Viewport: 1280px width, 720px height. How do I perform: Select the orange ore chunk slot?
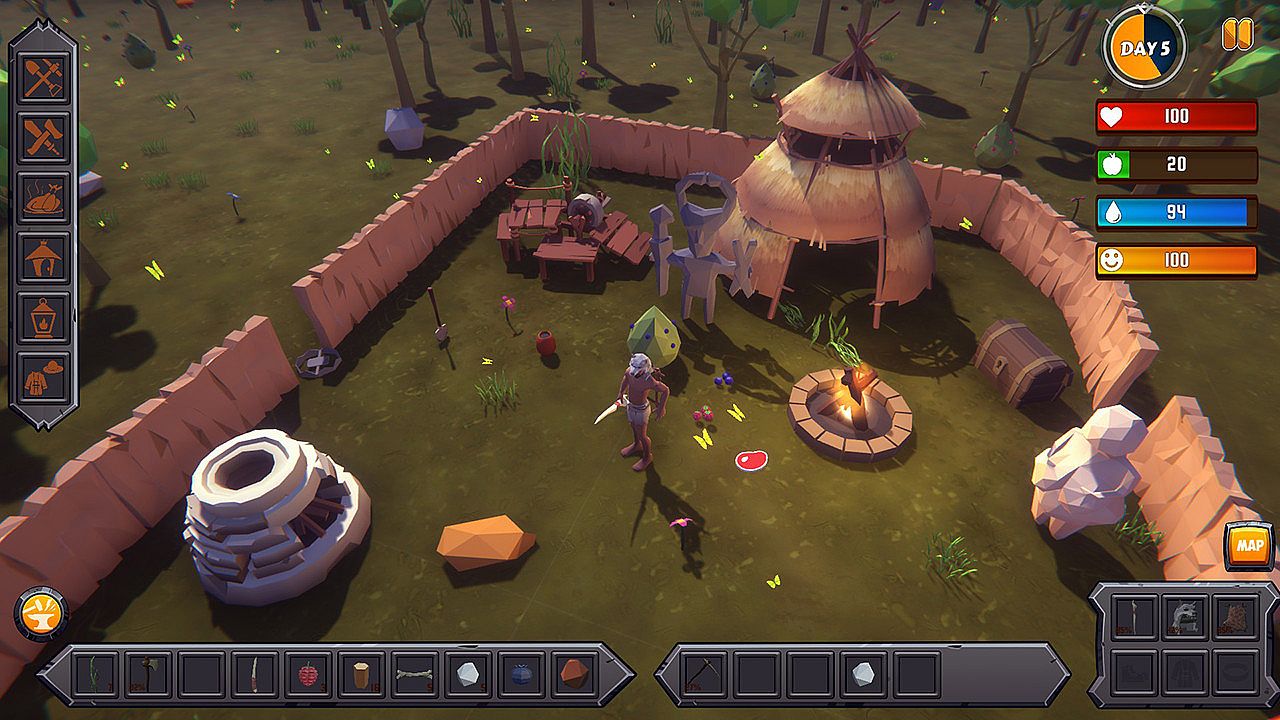pos(573,675)
